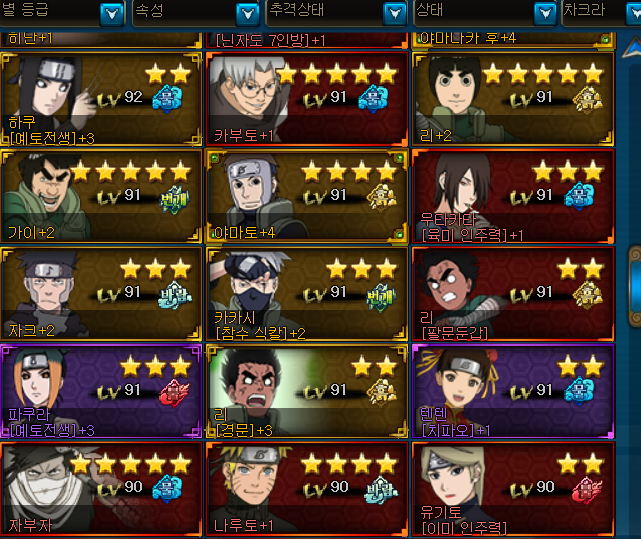
Task: Expand the 속성 attribute filter dropdown
Action: tap(247, 13)
